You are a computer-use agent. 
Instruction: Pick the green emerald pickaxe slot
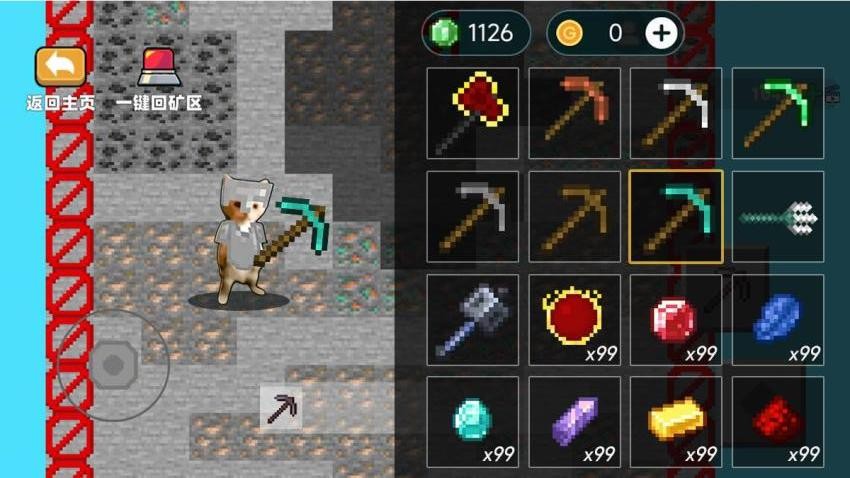(778, 113)
